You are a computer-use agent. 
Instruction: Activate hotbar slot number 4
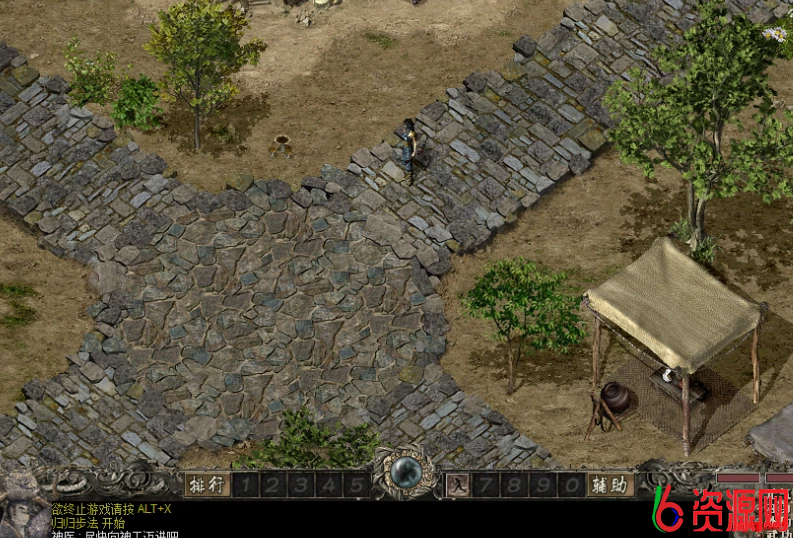coord(329,485)
